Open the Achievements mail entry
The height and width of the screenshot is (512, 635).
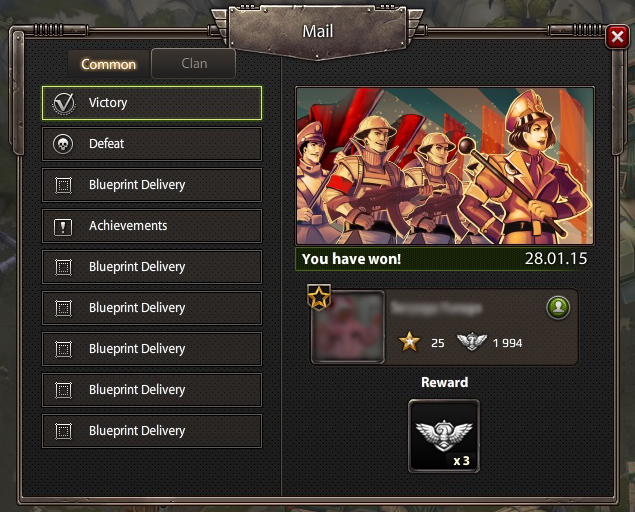152,226
